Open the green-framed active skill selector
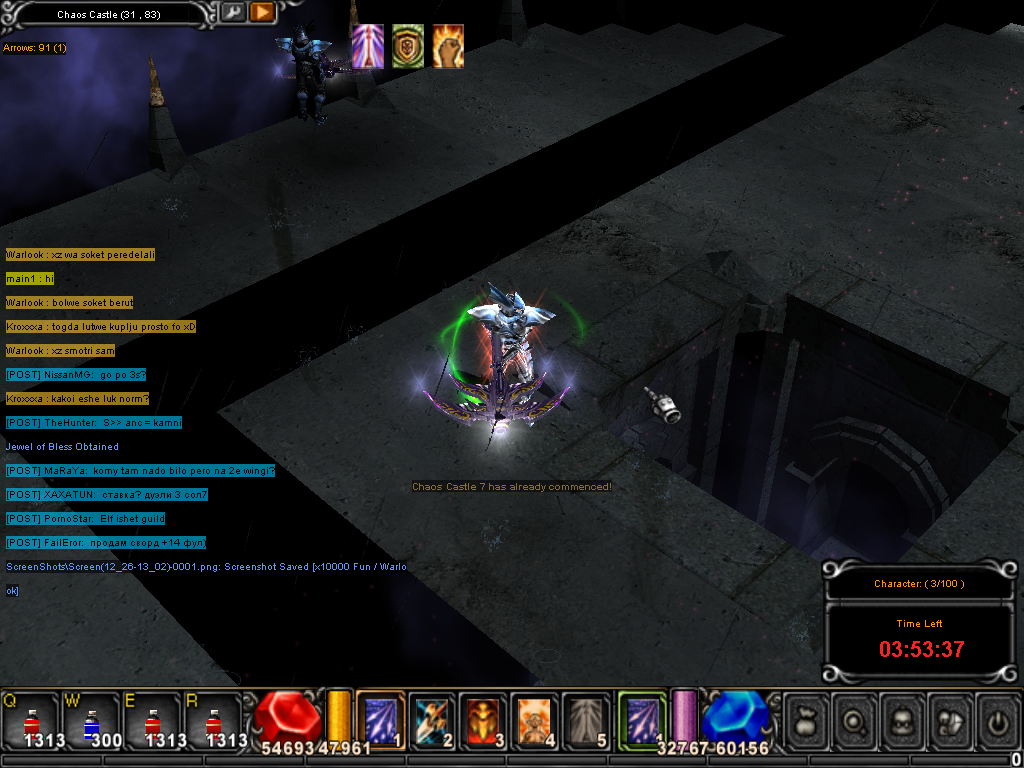The width and height of the screenshot is (1024, 768). point(641,720)
